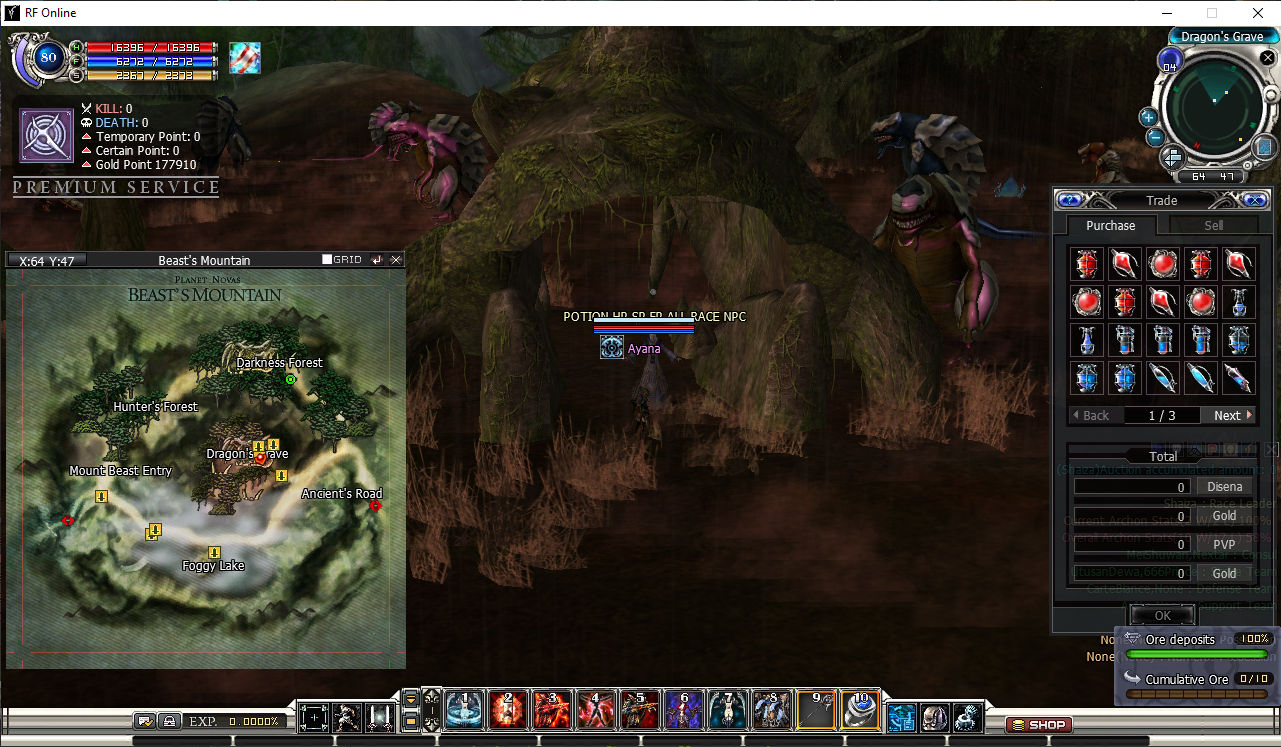Open the Purchase tab
1281x747 pixels.
pos(1110,225)
